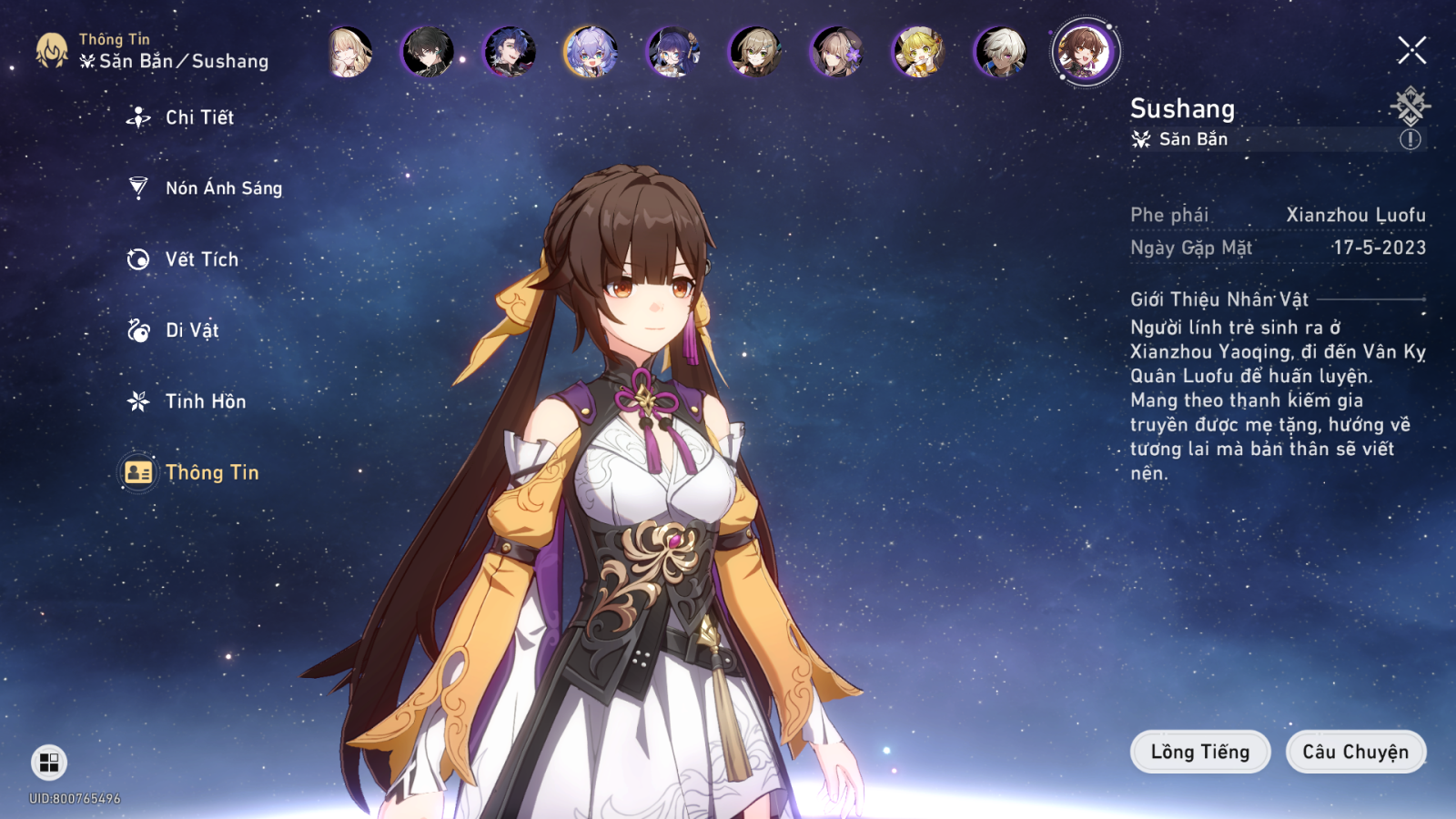Open the Lồng Tiếng voice lines
Viewport: 1456px width, 819px height.
tap(1199, 752)
